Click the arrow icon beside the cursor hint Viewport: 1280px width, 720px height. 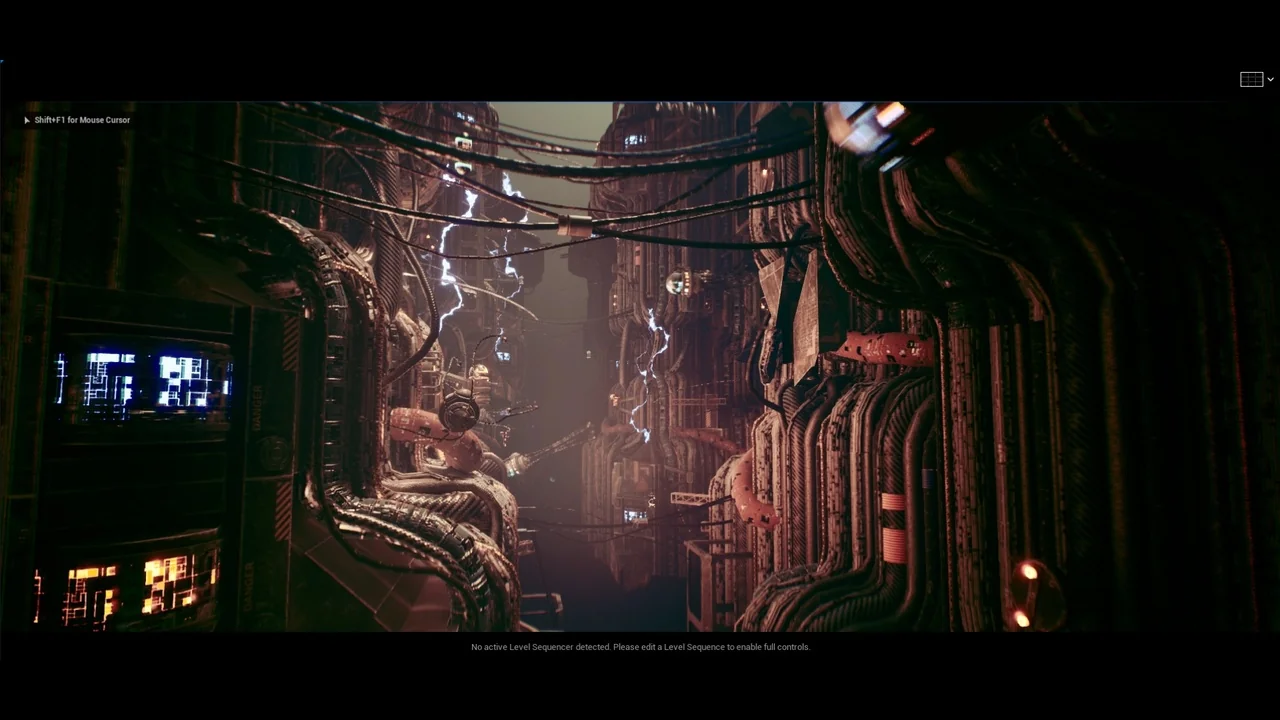click(x=26, y=120)
